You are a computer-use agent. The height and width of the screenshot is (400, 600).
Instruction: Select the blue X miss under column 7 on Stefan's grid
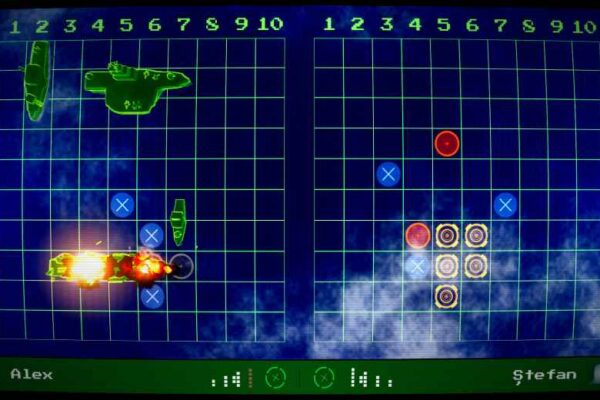(x=505, y=205)
